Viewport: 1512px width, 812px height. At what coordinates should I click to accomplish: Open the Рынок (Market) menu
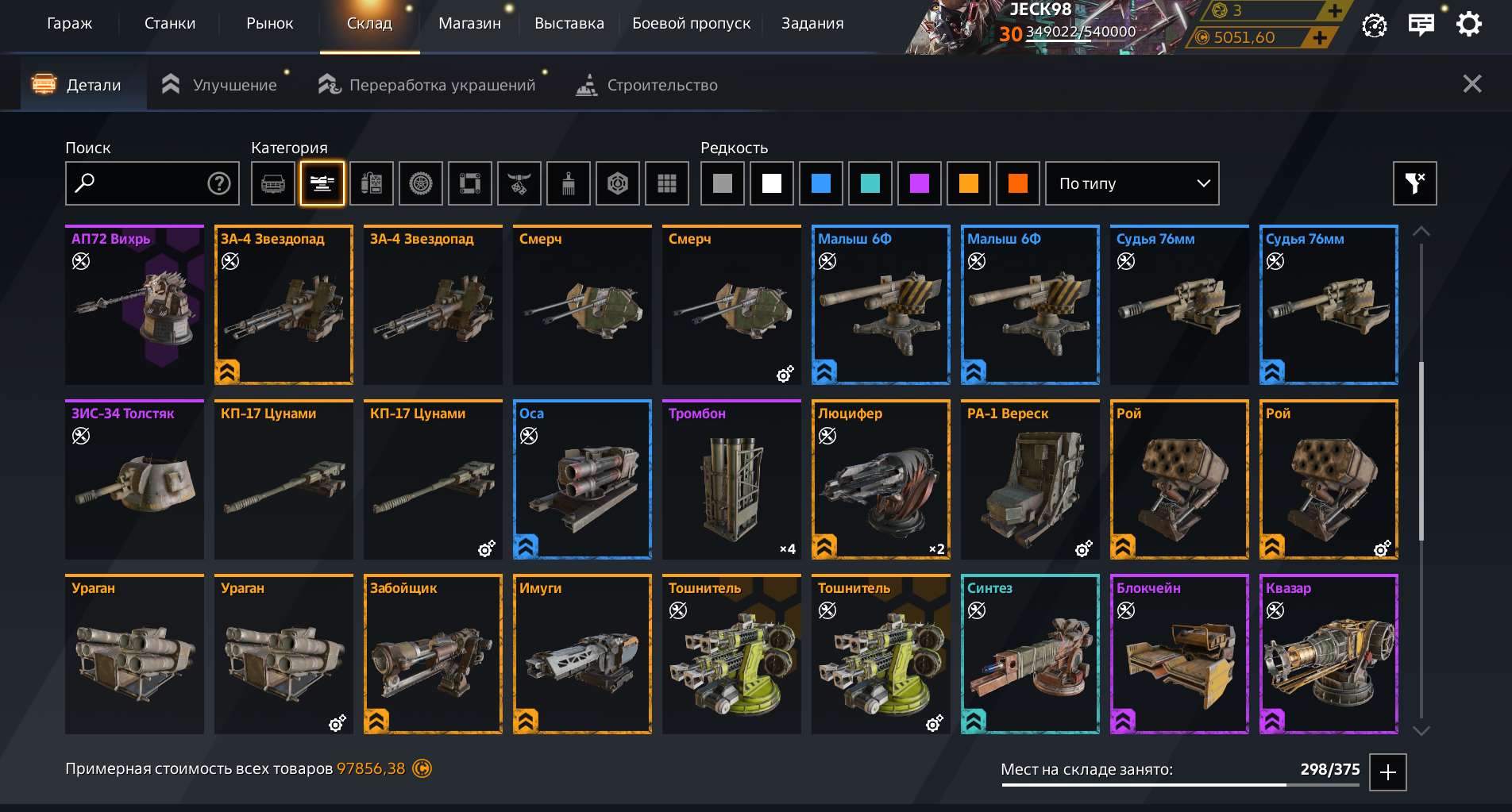coord(269,24)
